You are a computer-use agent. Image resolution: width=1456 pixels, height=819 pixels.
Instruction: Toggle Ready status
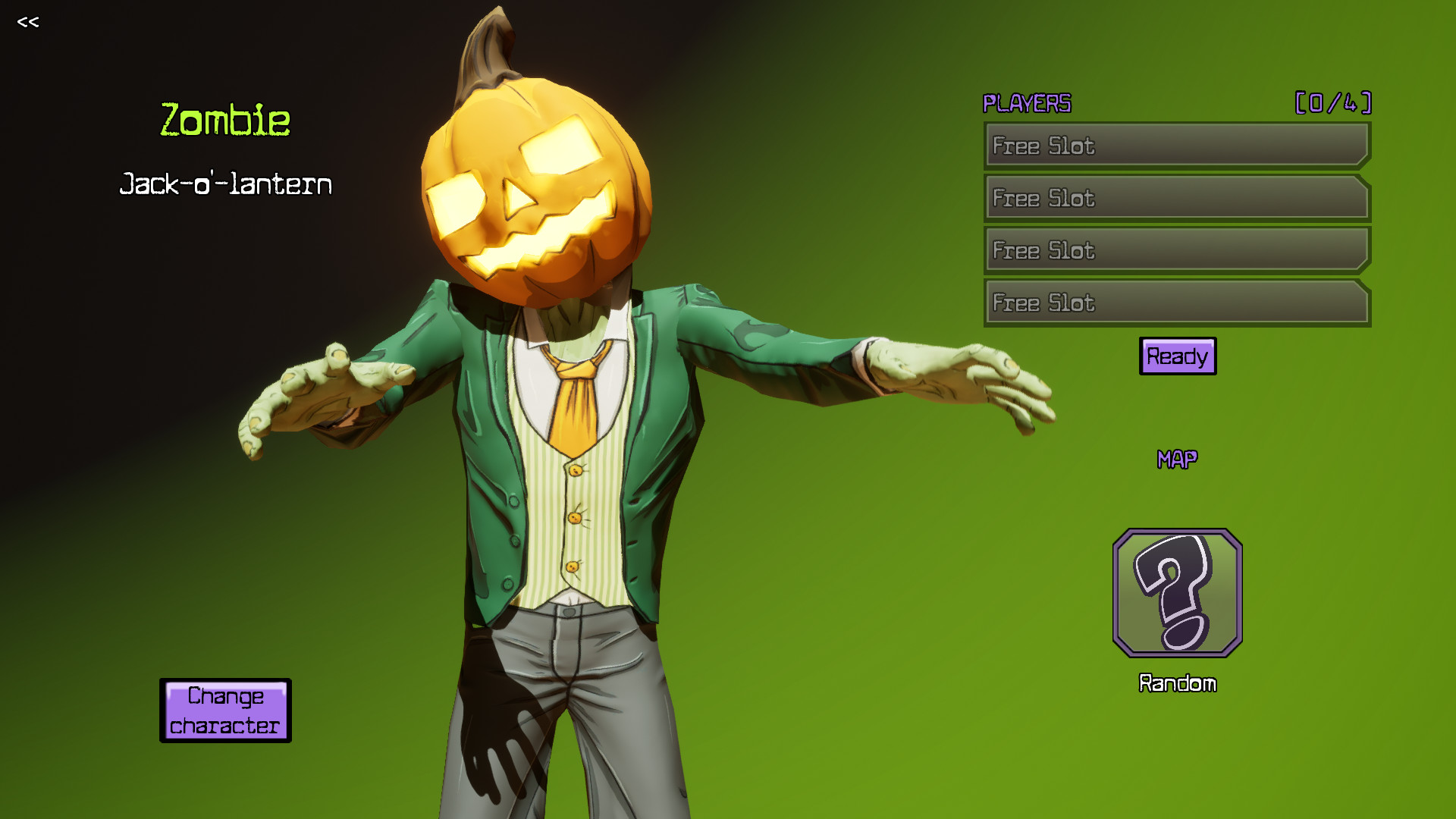click(1176, 356)
